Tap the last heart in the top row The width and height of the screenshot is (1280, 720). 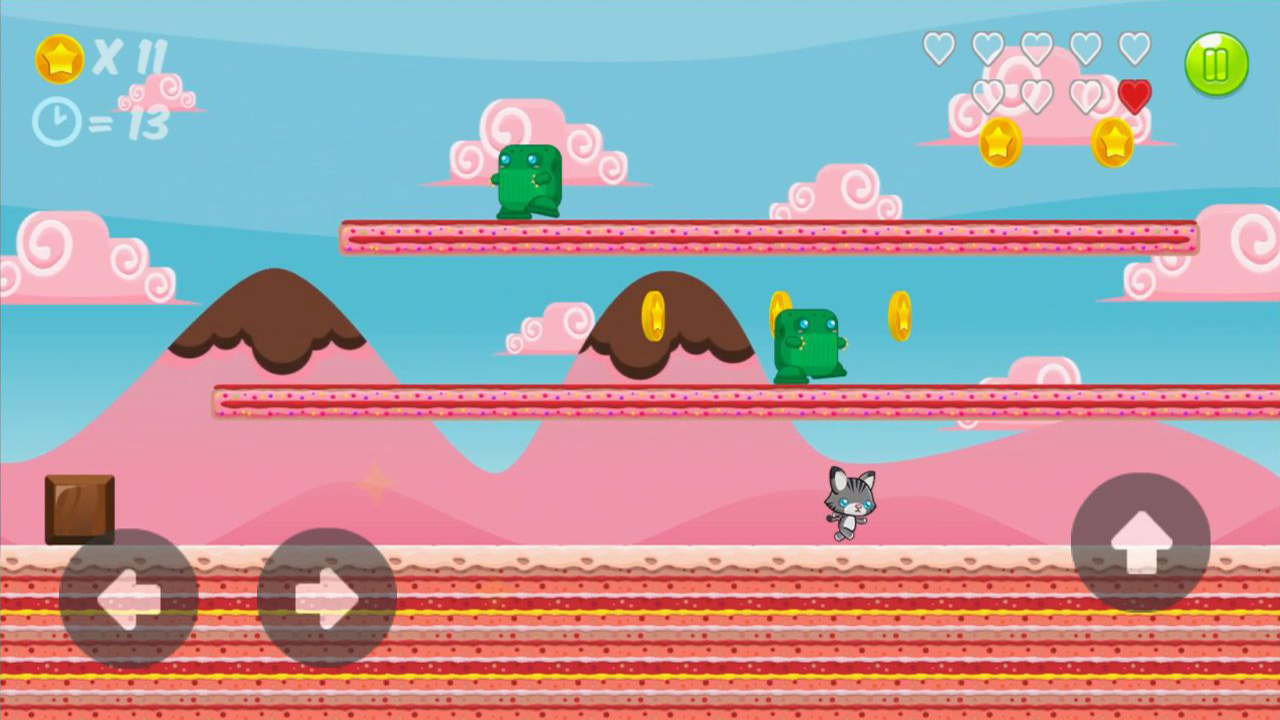[1135, 47]
